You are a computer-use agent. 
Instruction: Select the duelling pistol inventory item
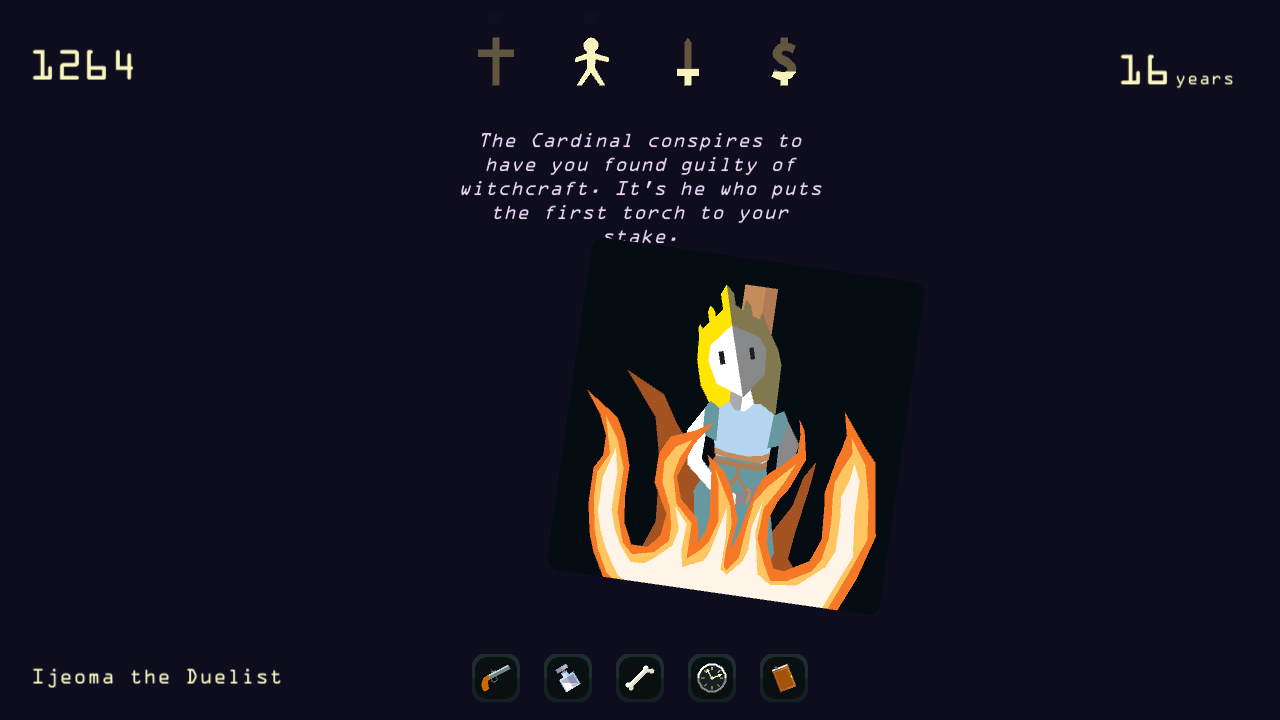495,677
